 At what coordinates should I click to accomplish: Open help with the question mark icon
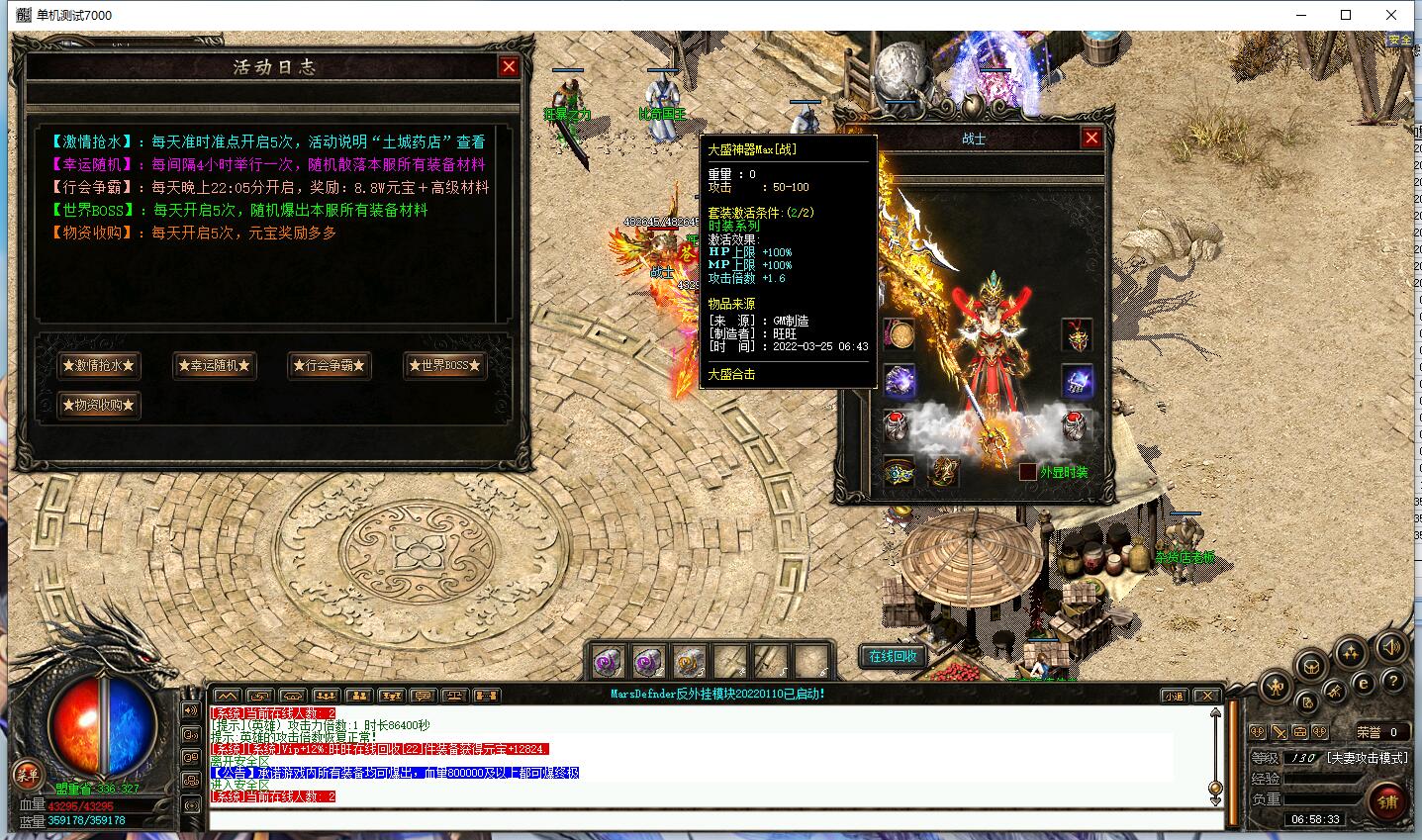pos(1392,682)
